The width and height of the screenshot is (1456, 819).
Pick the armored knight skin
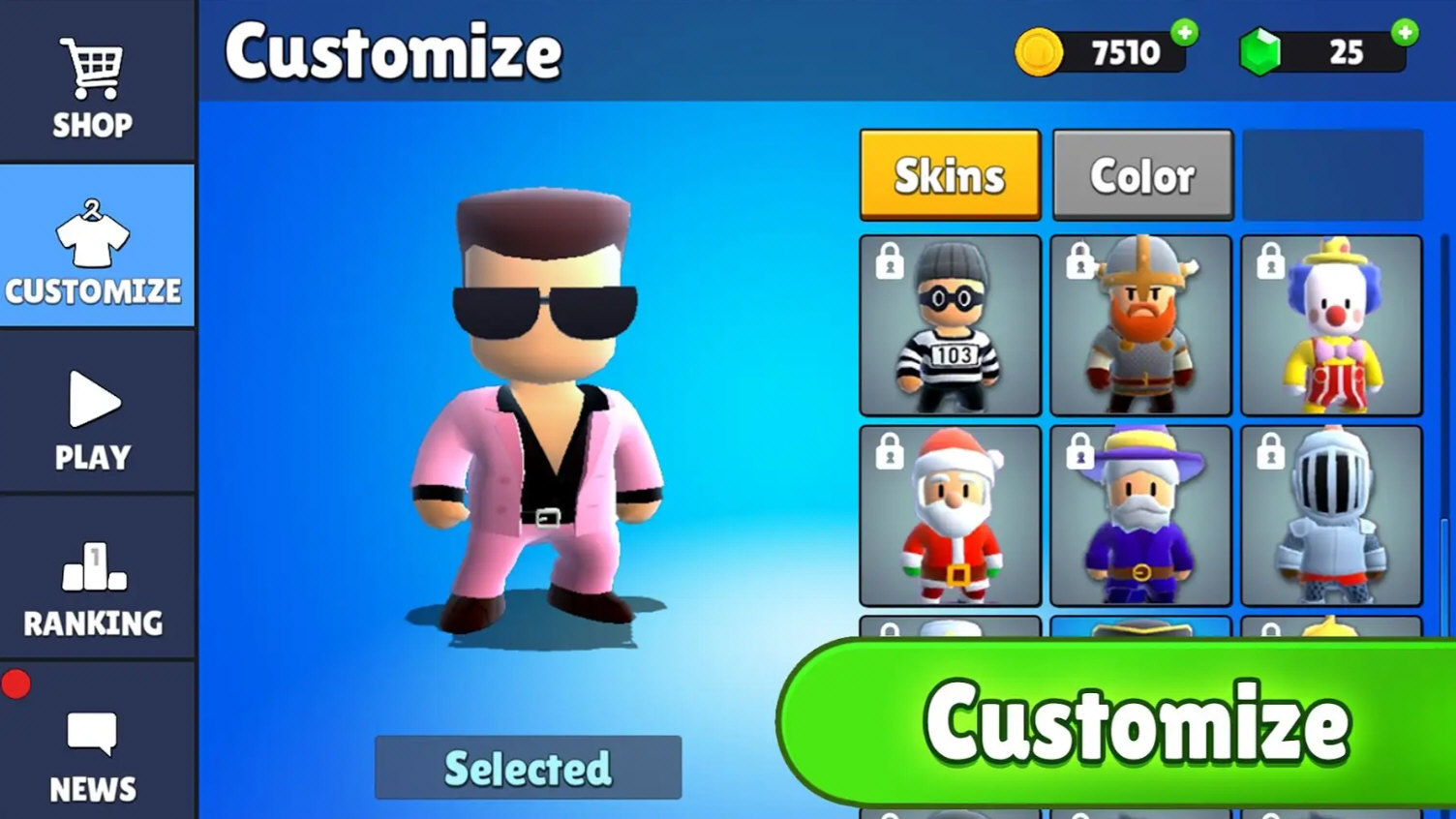pos(1331,515)
